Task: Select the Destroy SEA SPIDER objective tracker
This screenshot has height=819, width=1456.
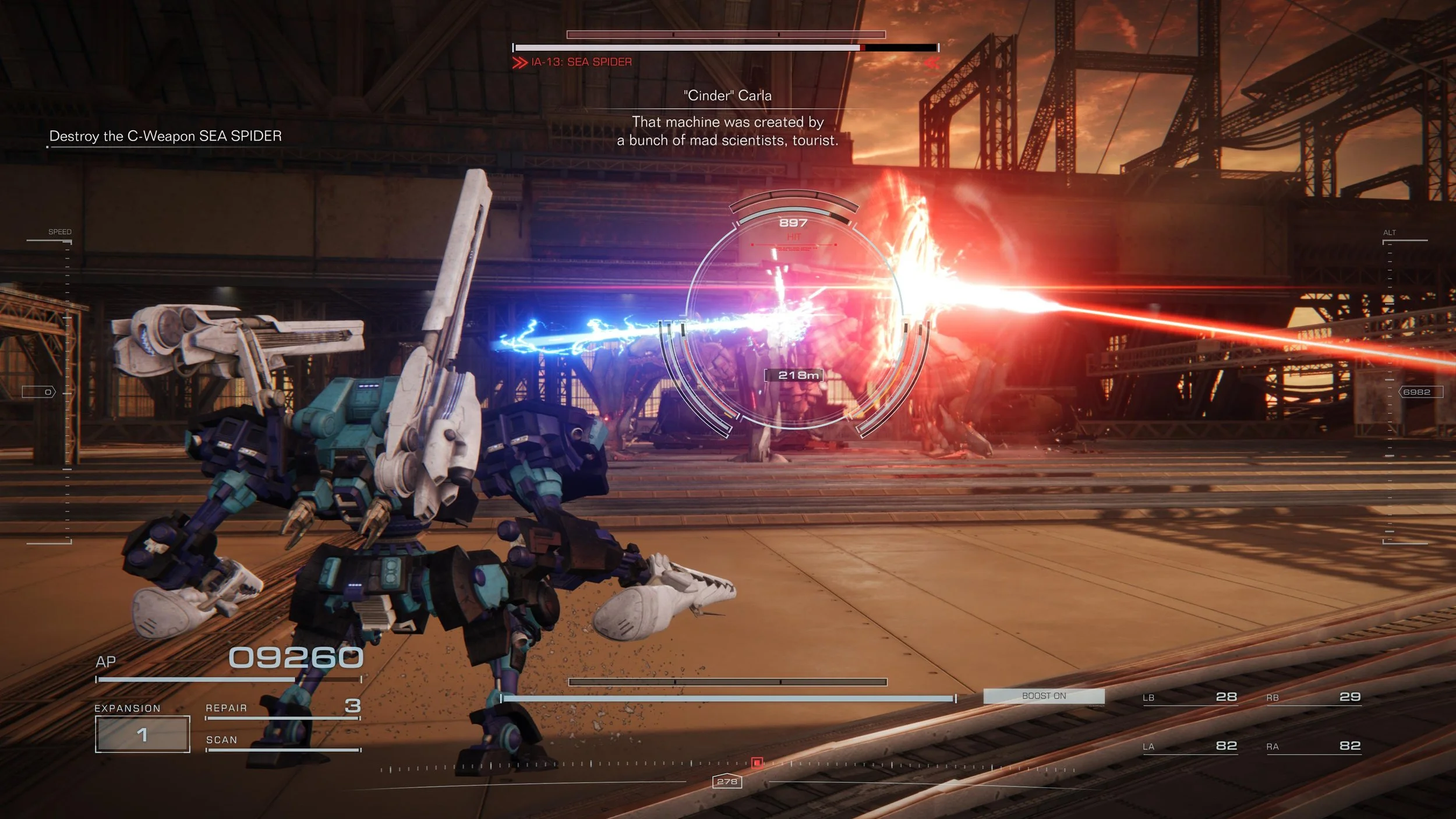Action: [x=165, y=136]
